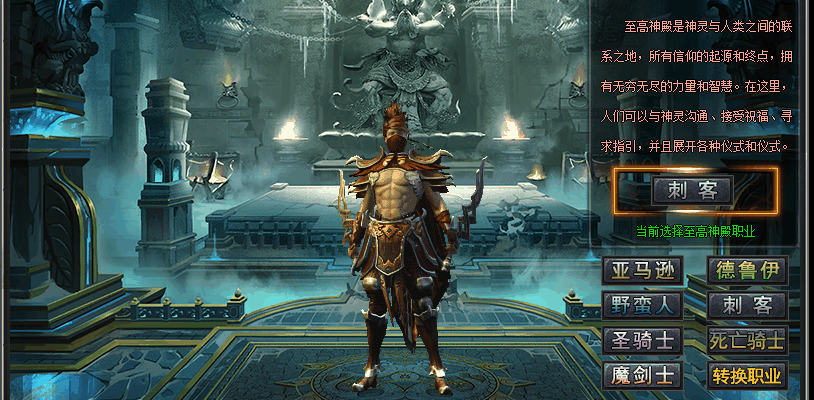Click the large orange-framed 刺客 button
Viewport: 814px width, 400px height.
point(693,190)
